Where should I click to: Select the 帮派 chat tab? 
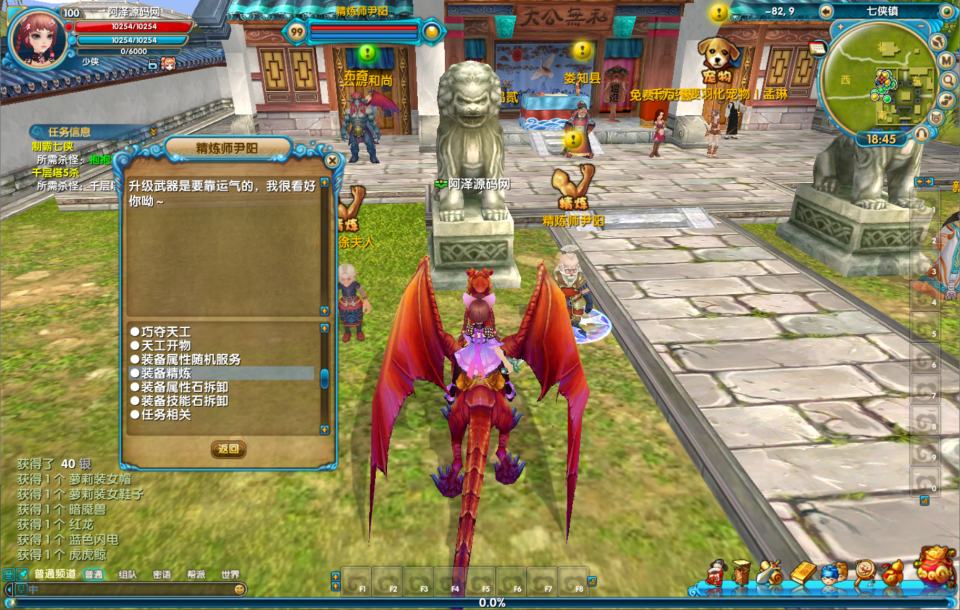click(x=196, y=575)
